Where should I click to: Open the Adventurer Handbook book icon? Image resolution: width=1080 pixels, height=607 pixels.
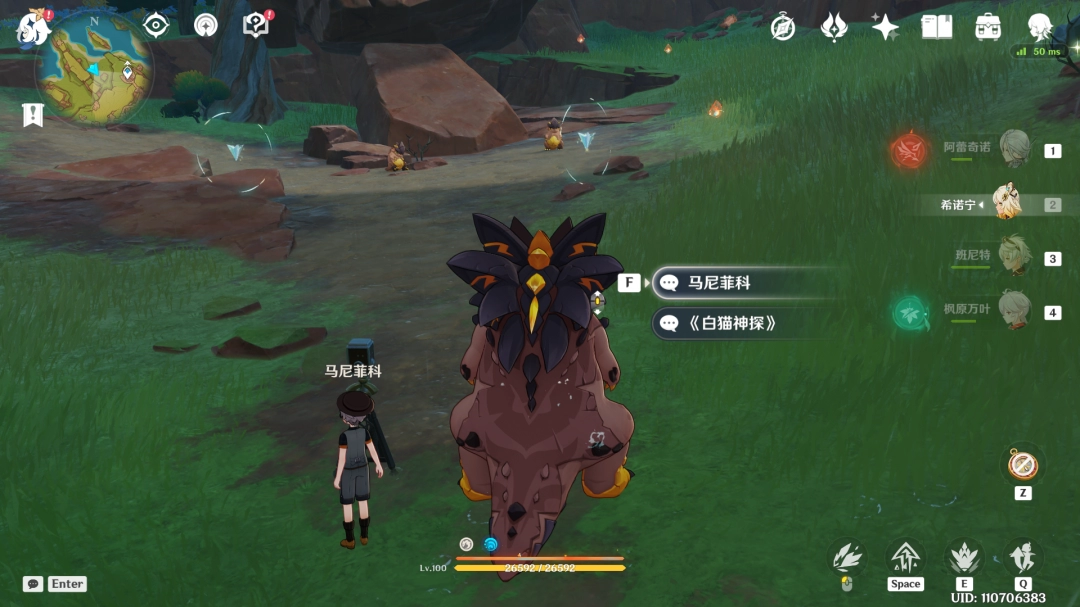click(937, 27)
